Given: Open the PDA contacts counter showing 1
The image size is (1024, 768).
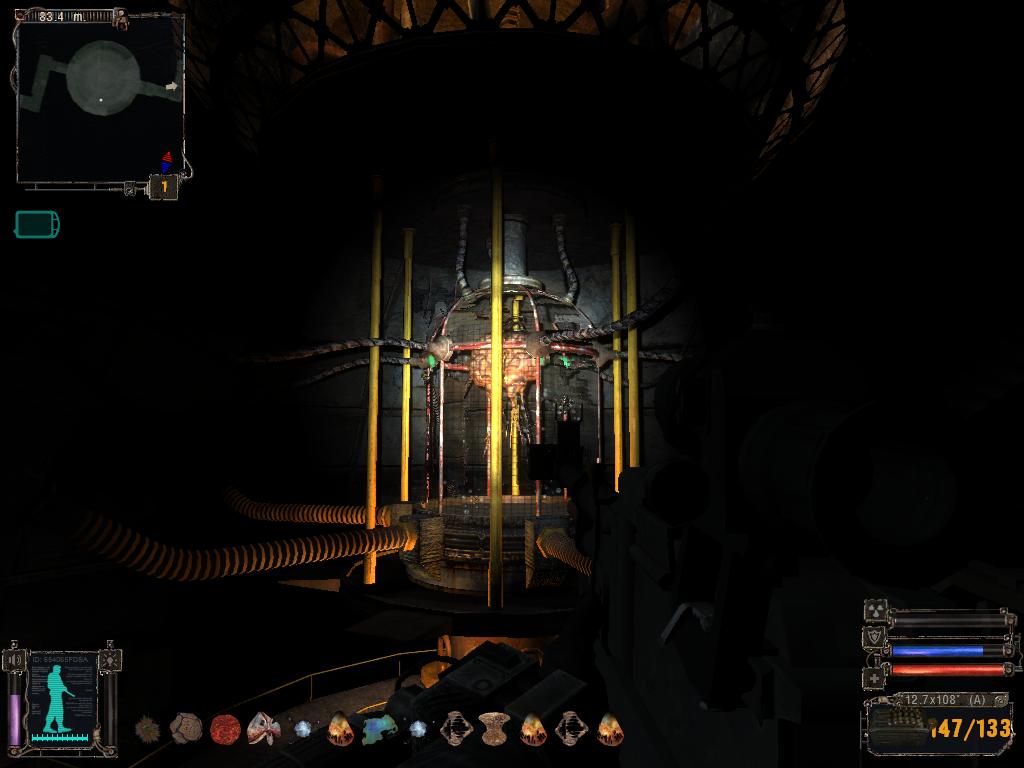Looking at the screenshot, I should tap(165, 187).
